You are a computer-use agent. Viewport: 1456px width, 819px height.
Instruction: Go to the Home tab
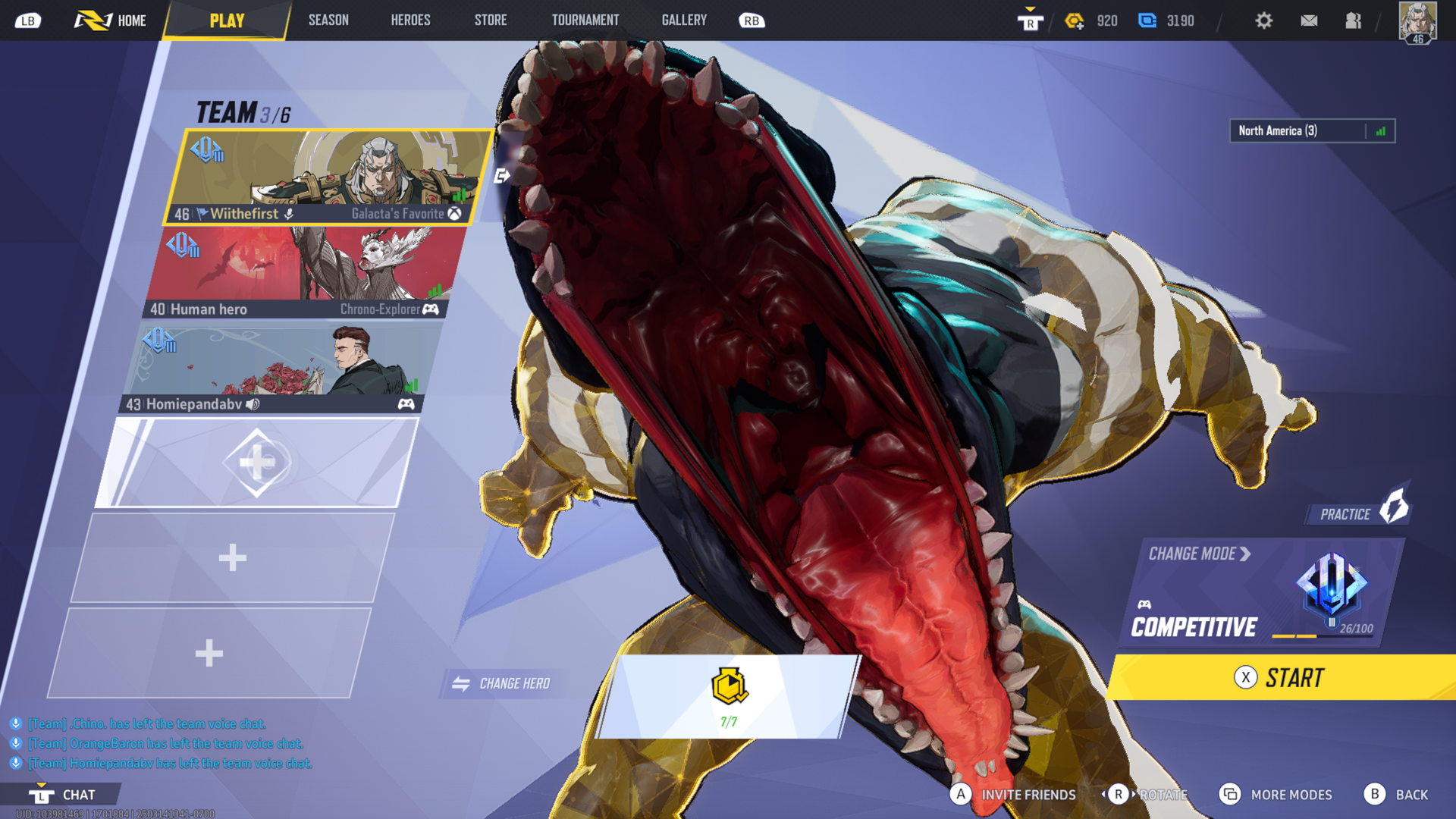pos(111,20)
